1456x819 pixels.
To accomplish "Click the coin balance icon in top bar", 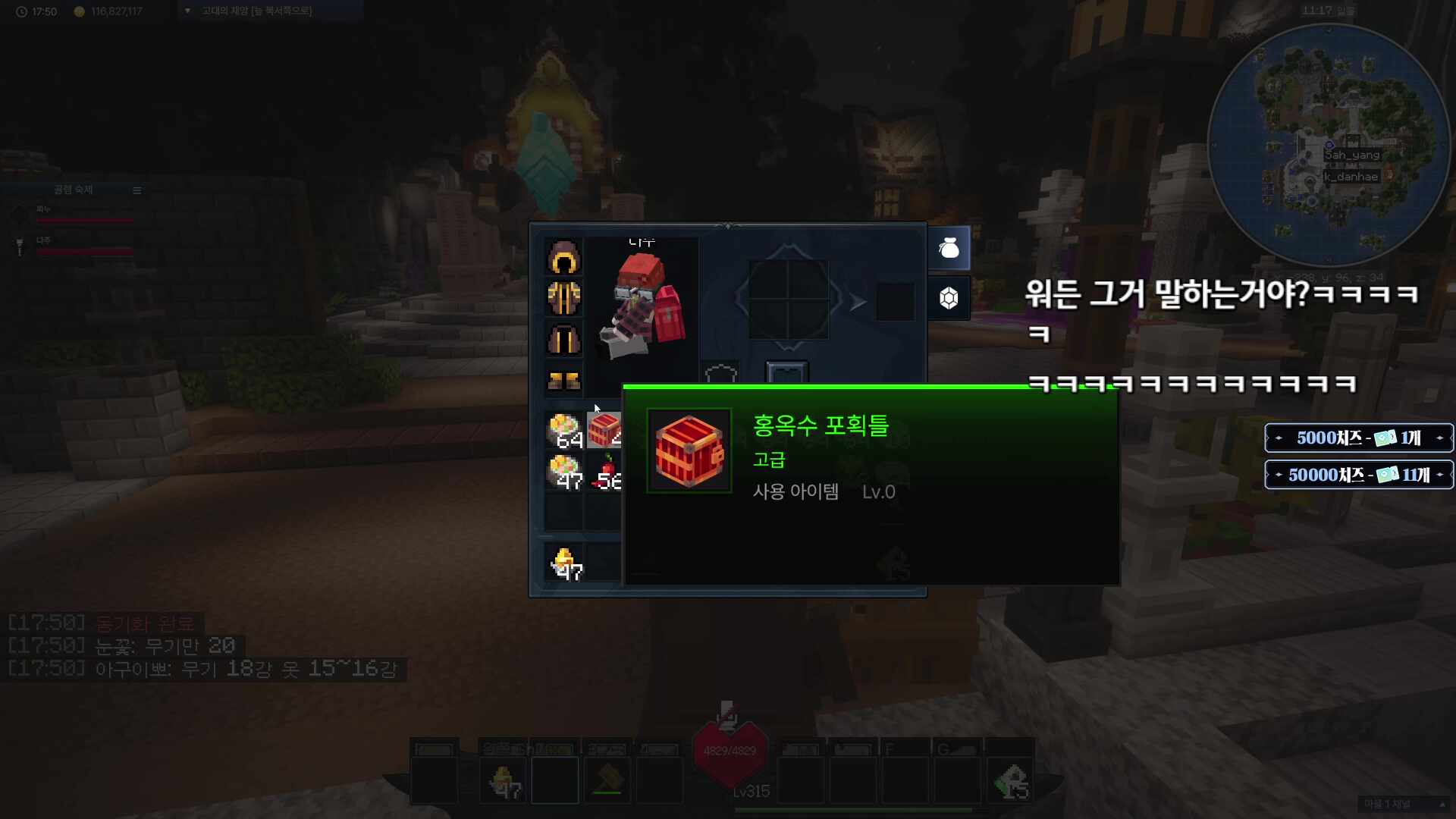I will 78,11.
